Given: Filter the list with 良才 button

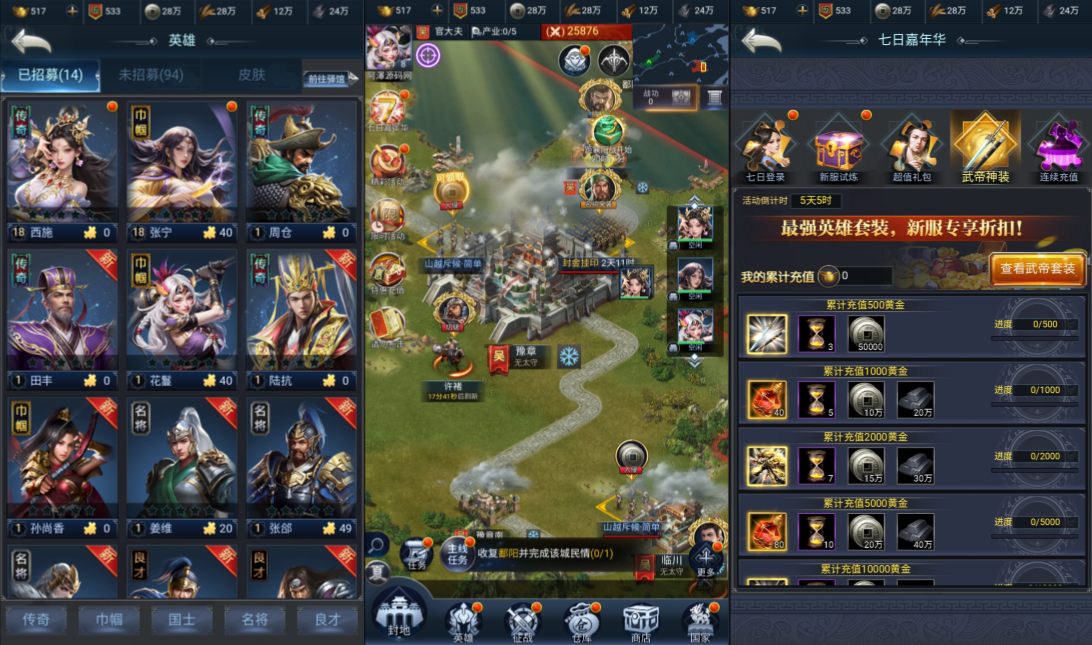Looking at the screenshot, I should pos(327,619).
